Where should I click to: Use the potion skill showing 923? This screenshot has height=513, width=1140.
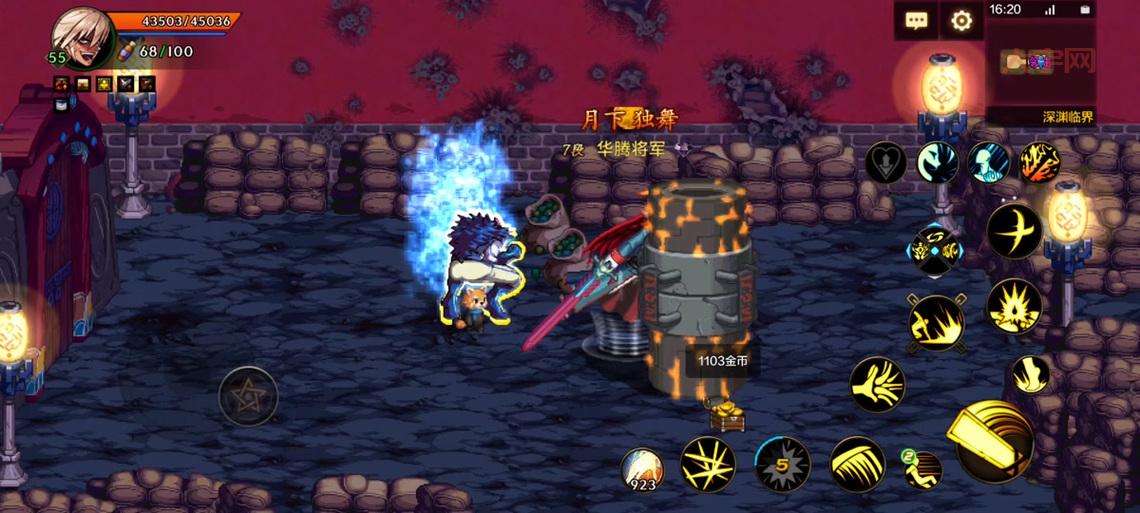[x=641, y=469]
